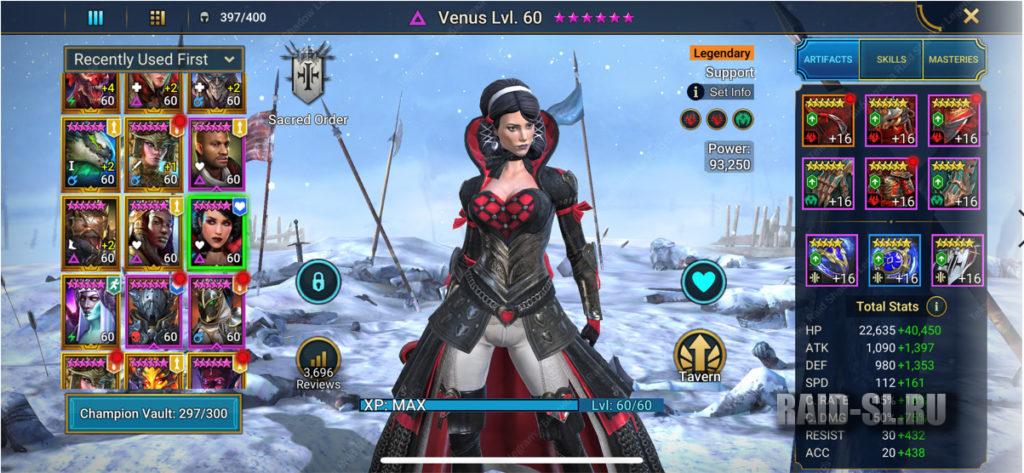Show Total Stats info details
Image resolution: width=1024 pixels, height=473 pixels.
pyautogui.click(x=936, y=306)
